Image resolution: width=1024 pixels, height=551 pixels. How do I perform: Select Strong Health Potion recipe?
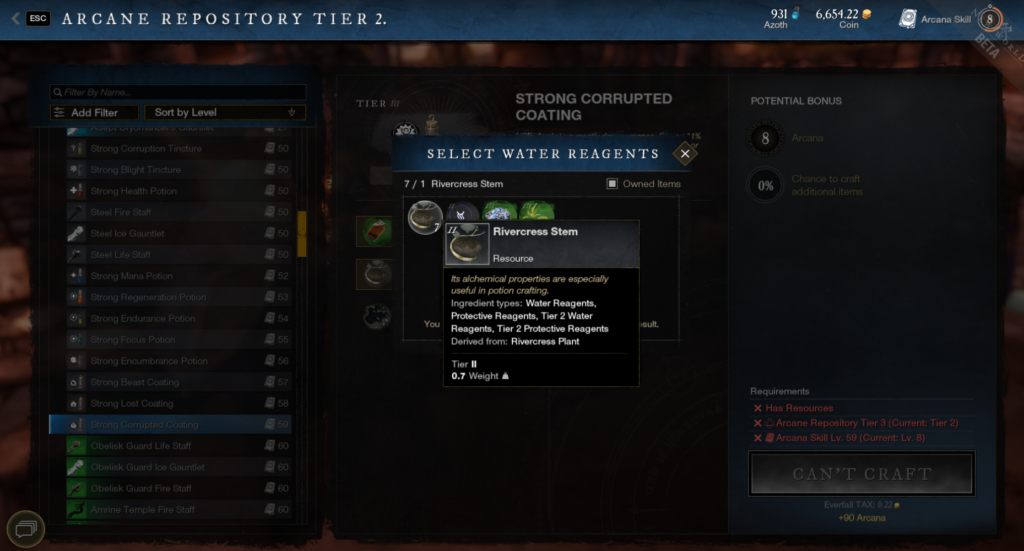click(133, 191)
